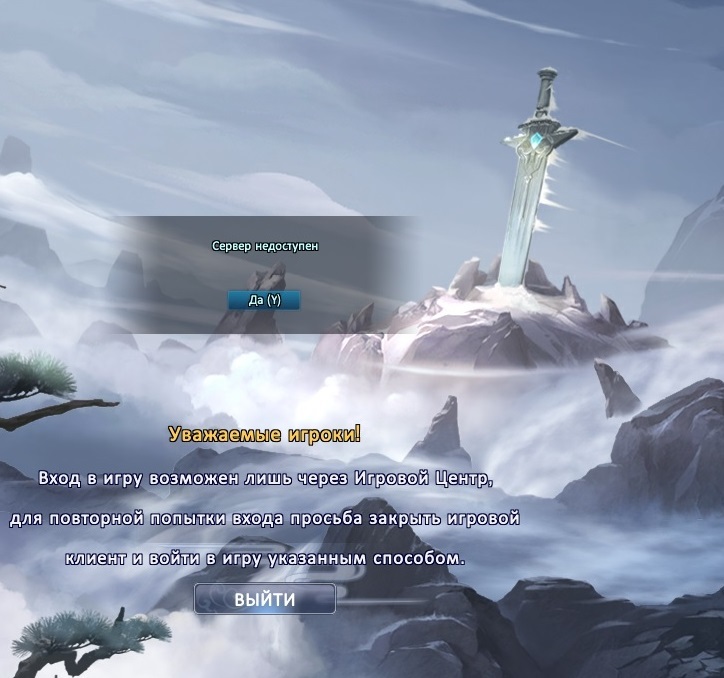Click the ВЫЙТИ exit button
Screen dimensions: 724x678
click(x=265, y=600)
